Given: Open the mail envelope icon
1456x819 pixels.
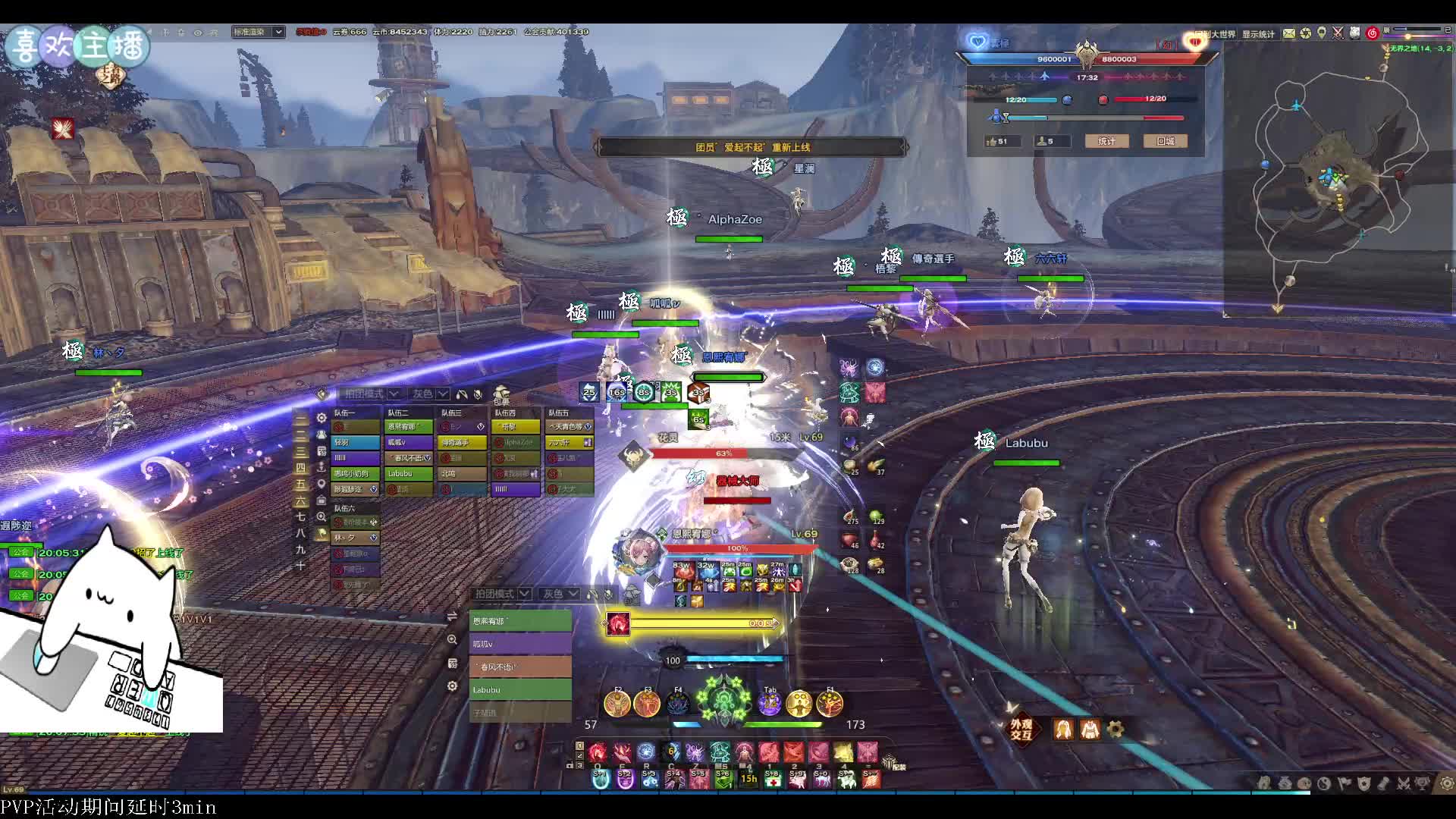Looking at the screenshot, I should (1289, 33).
